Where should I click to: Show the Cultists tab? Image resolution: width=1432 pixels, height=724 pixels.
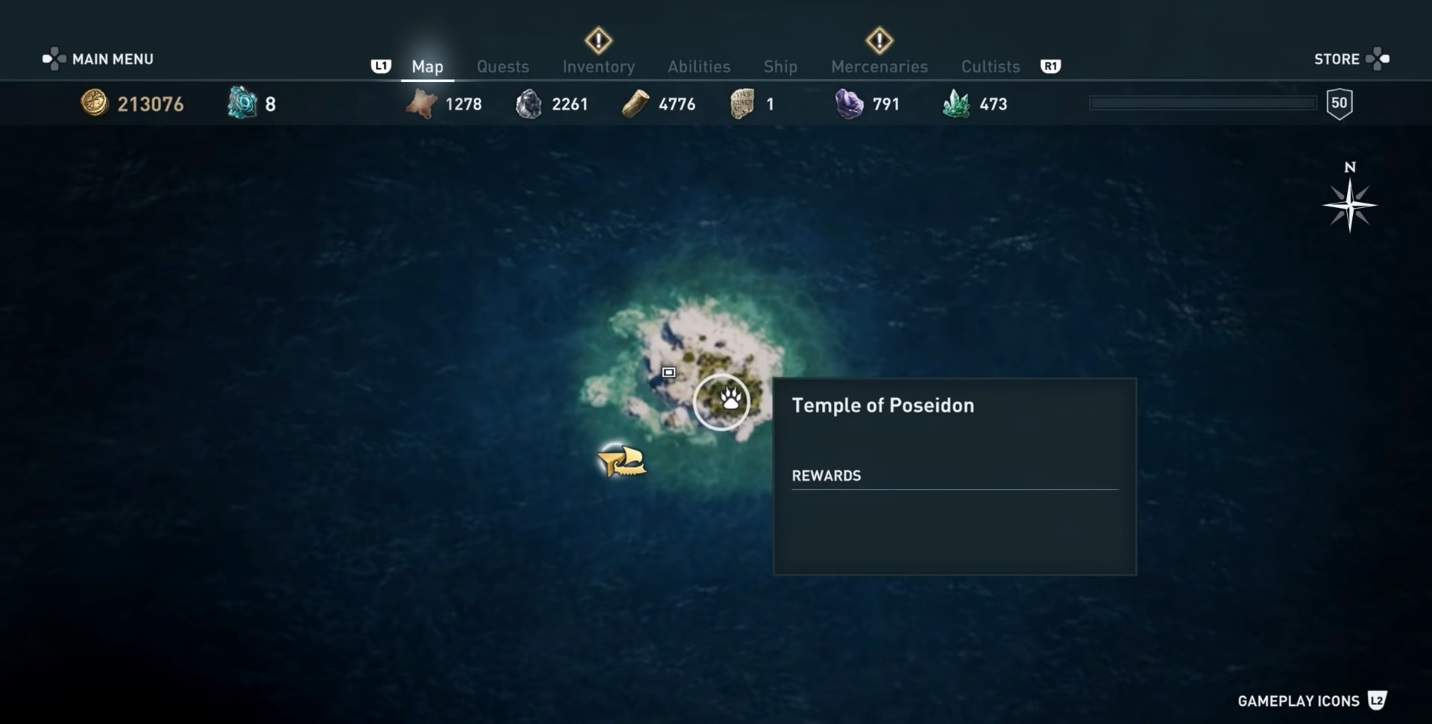click(x=990, y=67)
